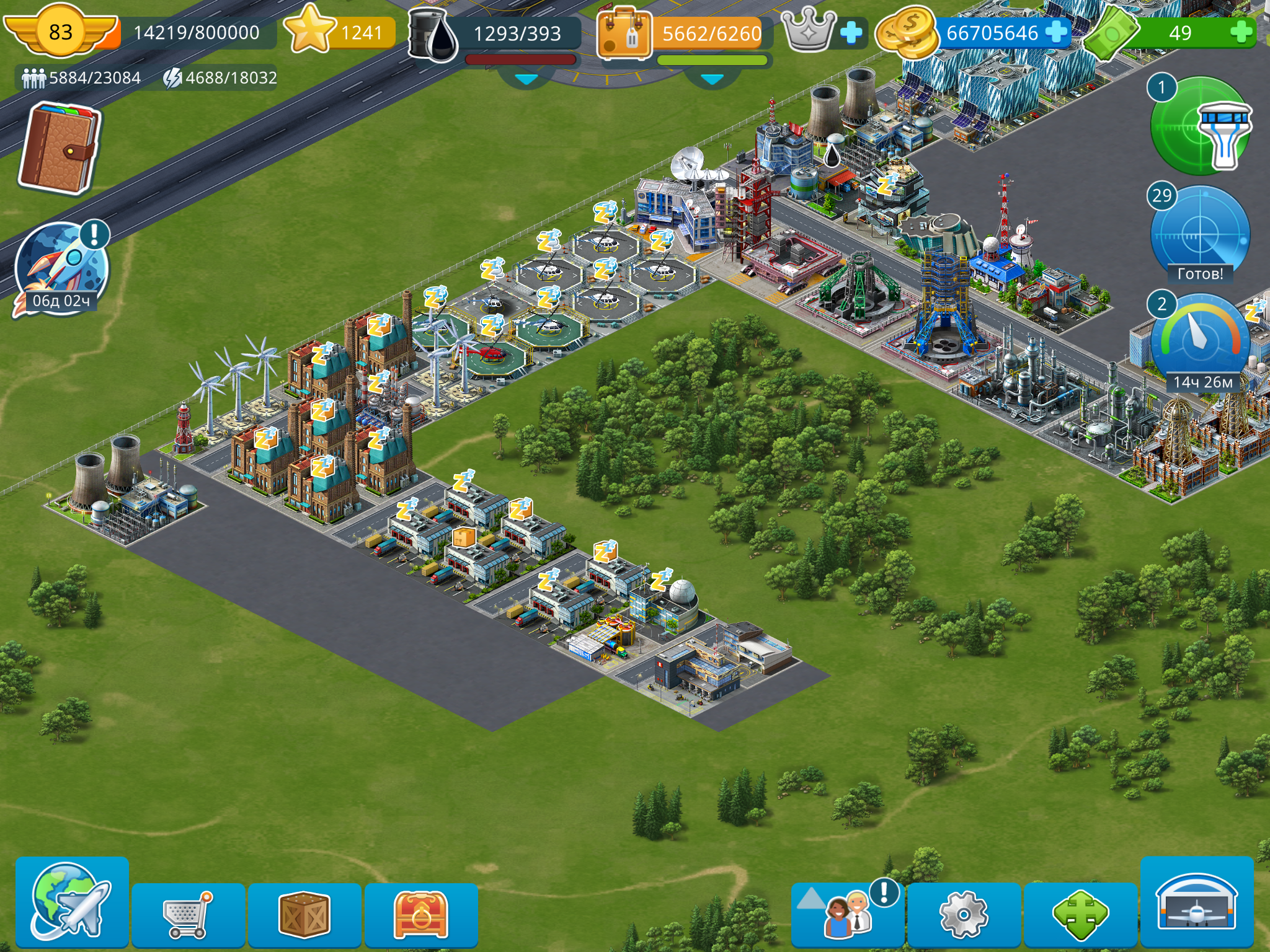Add more gold coins with plus
Viewport: 1270px width, 952px height.
[x=1055, y=32]
